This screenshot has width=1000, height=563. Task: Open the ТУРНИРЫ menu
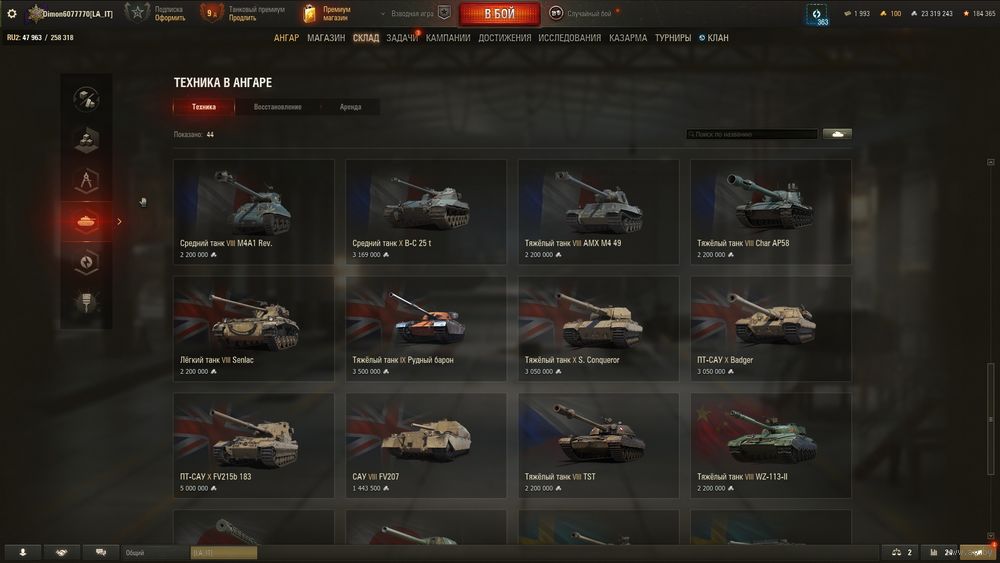click(x=673, y=38)
